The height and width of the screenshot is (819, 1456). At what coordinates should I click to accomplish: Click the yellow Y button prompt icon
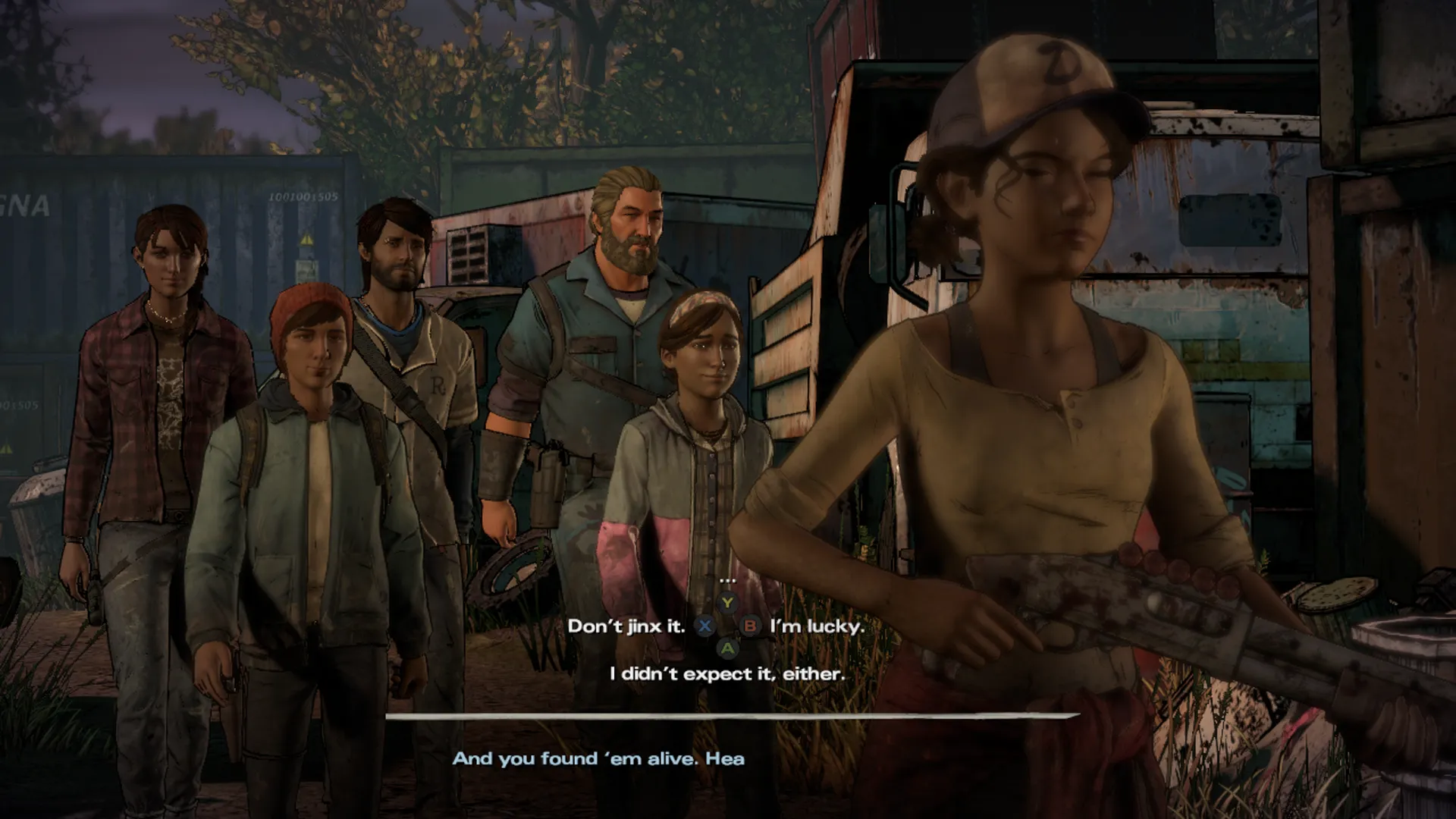727,603
